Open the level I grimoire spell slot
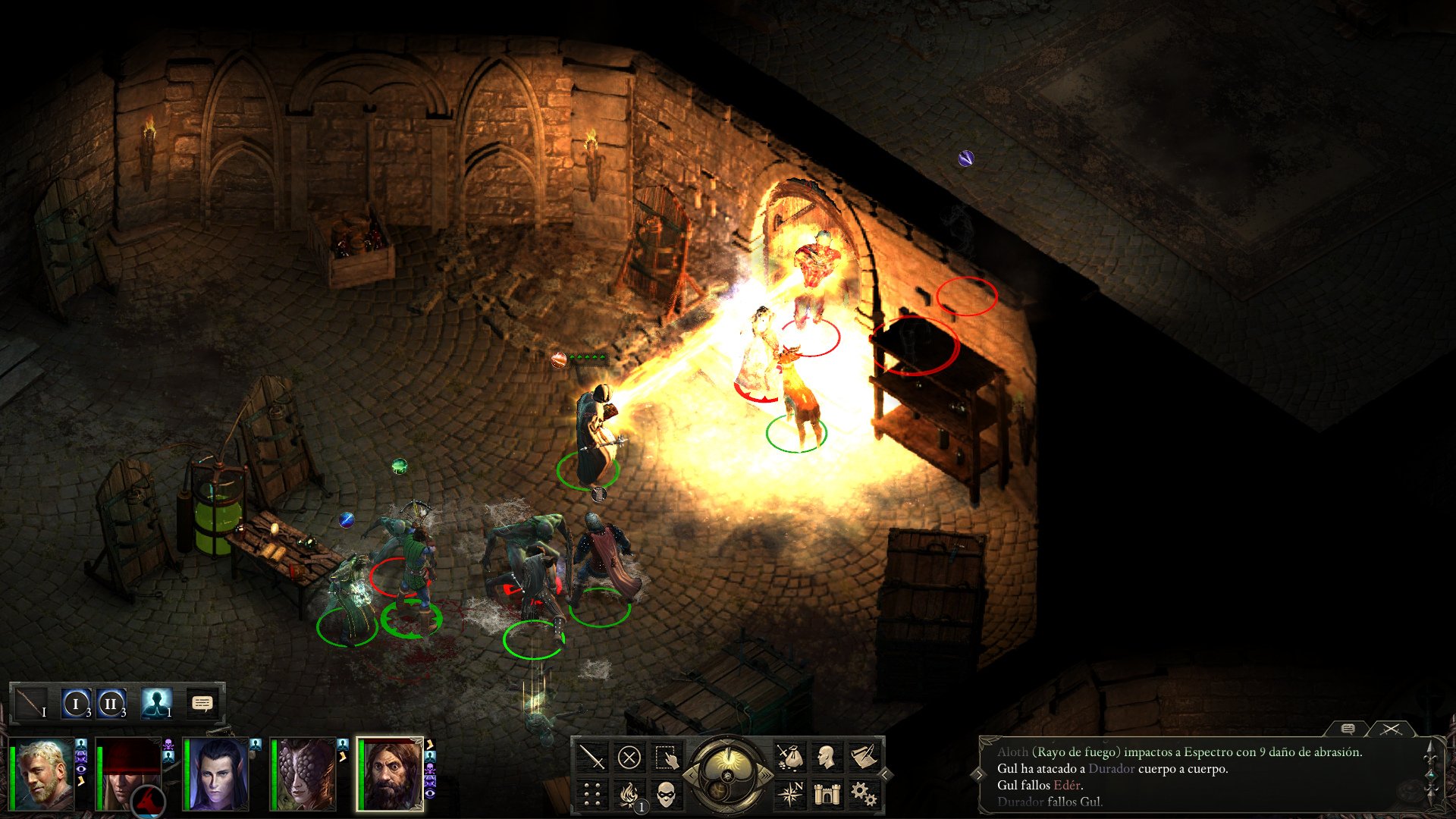Screen dimensions: 1456x819 (76, 704)
